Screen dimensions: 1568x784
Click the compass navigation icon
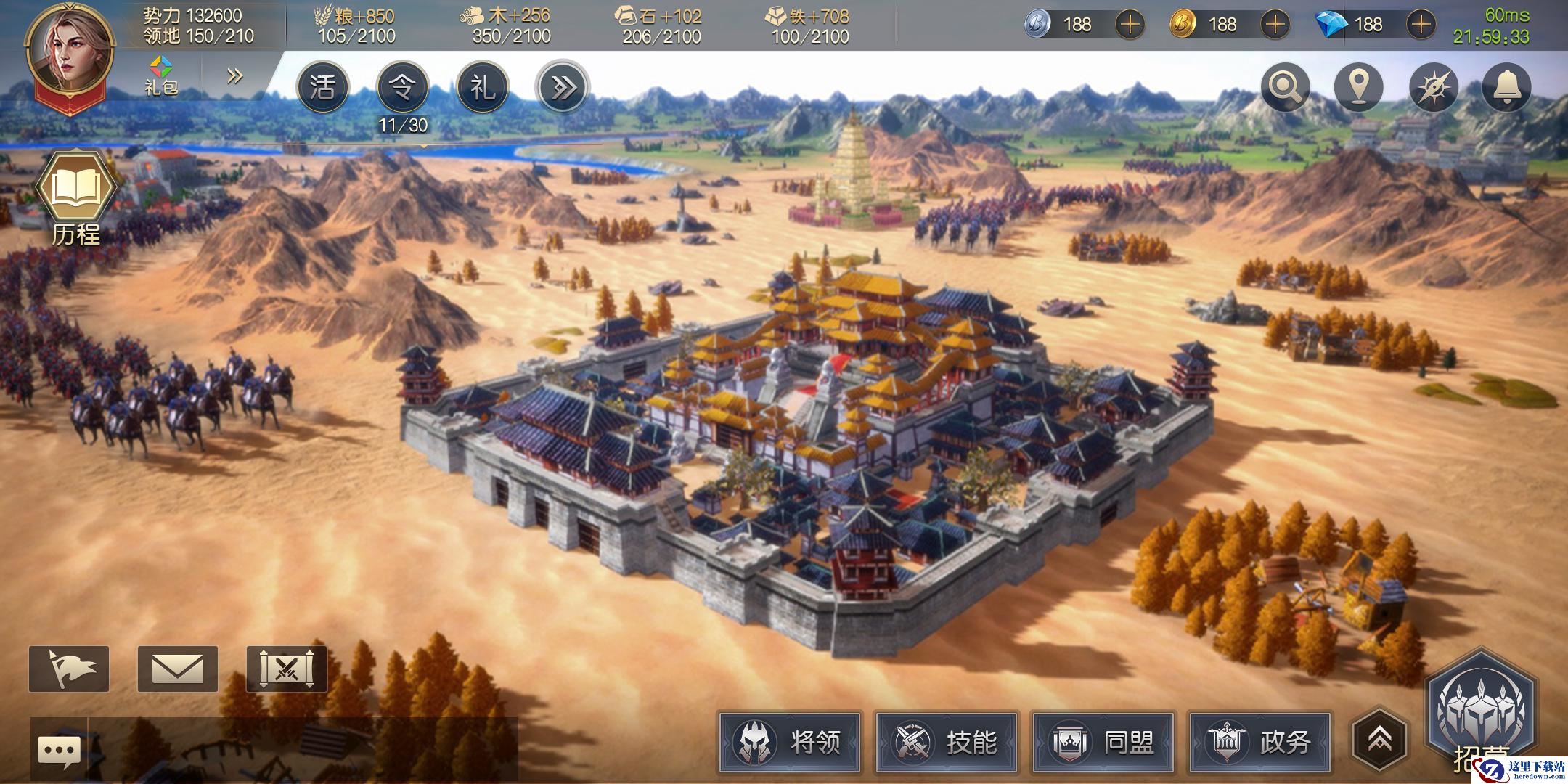pyautogui.click(x=1433, y=88)
